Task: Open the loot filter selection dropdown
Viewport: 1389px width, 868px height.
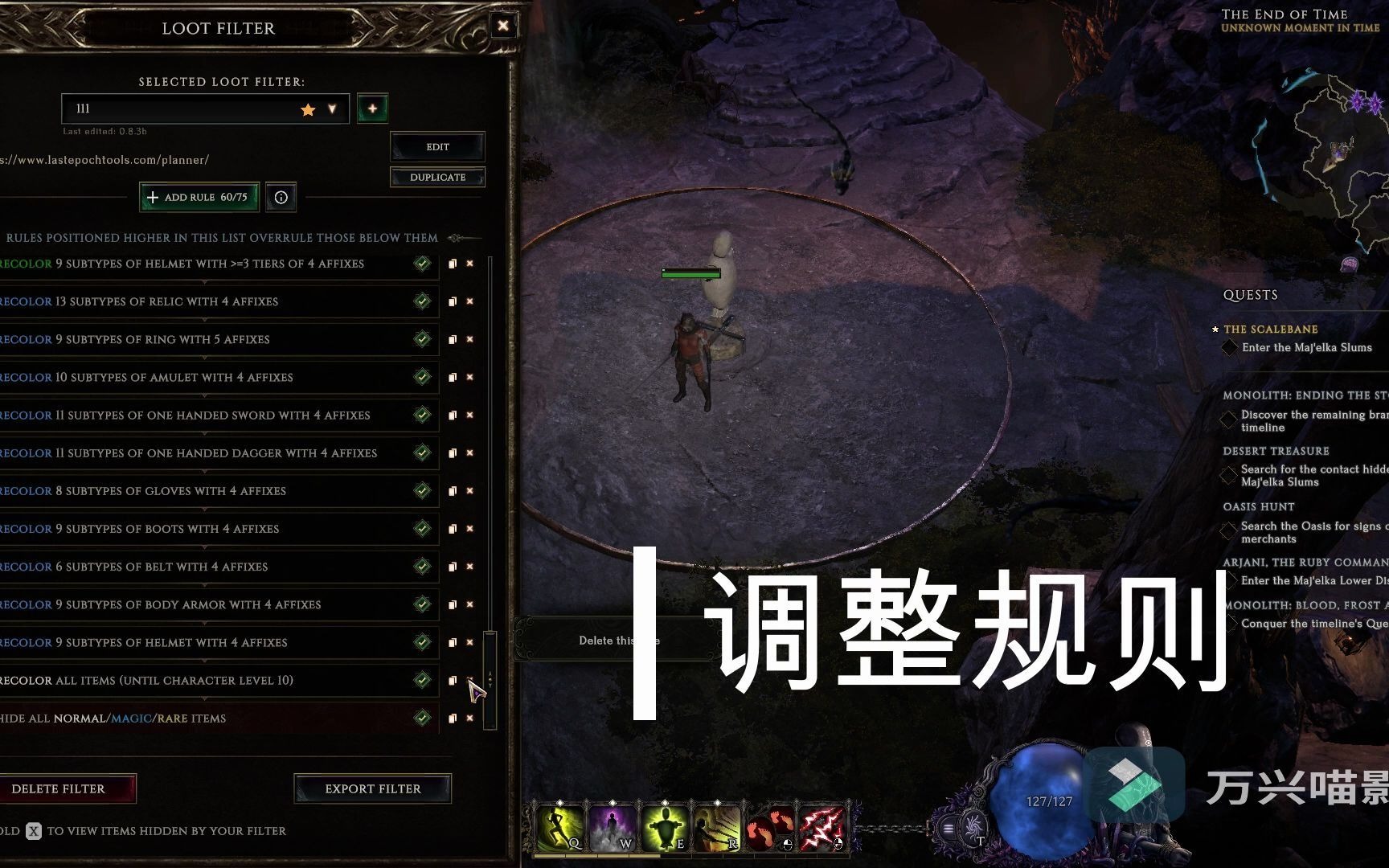Action: pyautogui.click(x=331, y=108)
